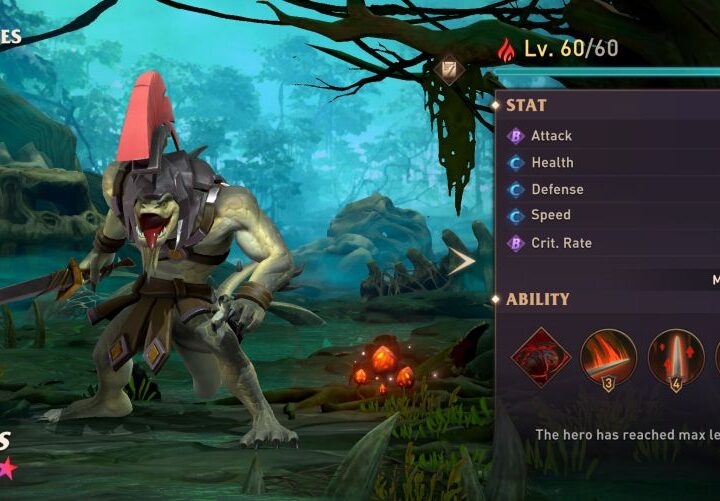
Task: Select the Speed stat row
Action: (610, 215)
